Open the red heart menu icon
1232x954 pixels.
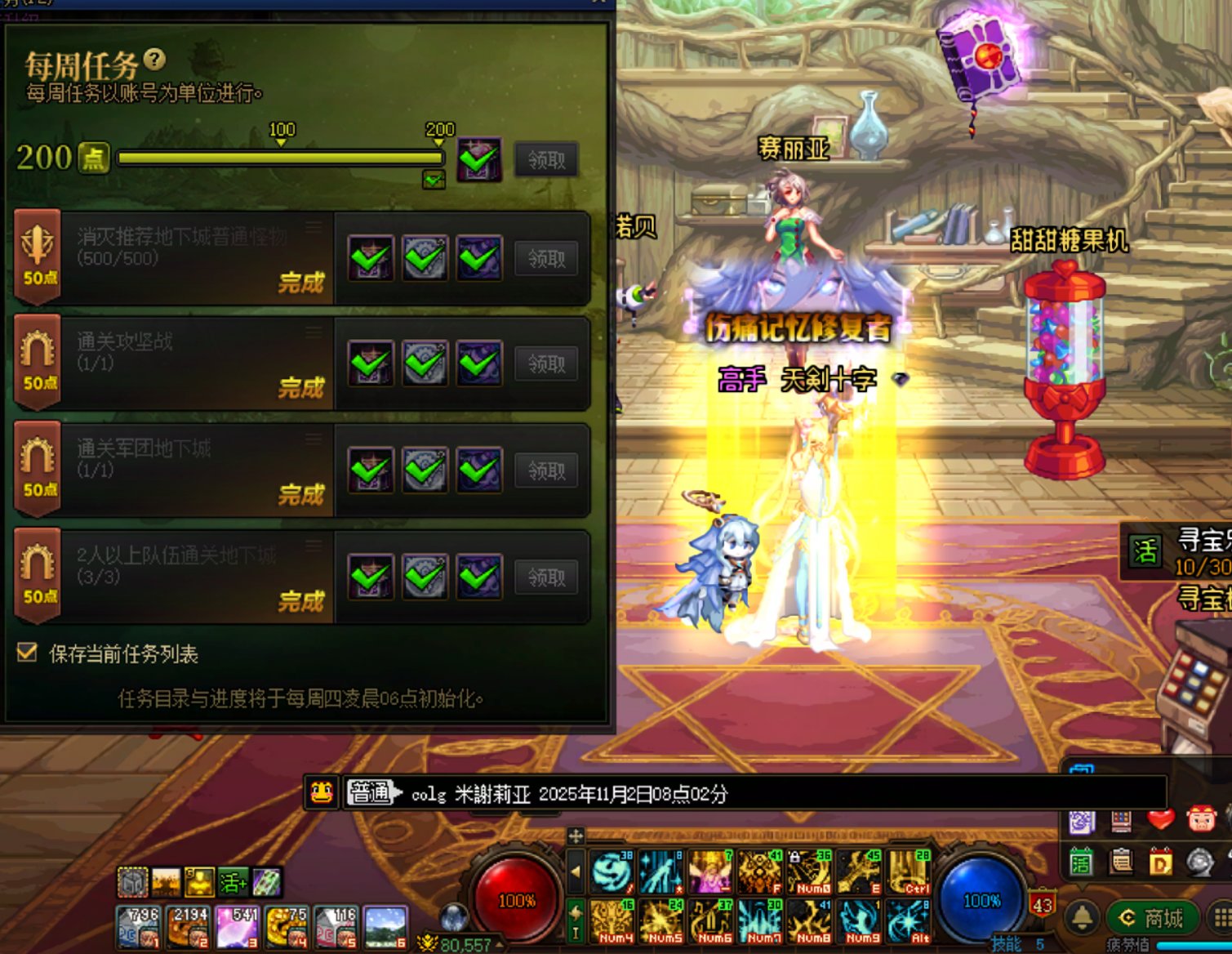[1160, 818]
